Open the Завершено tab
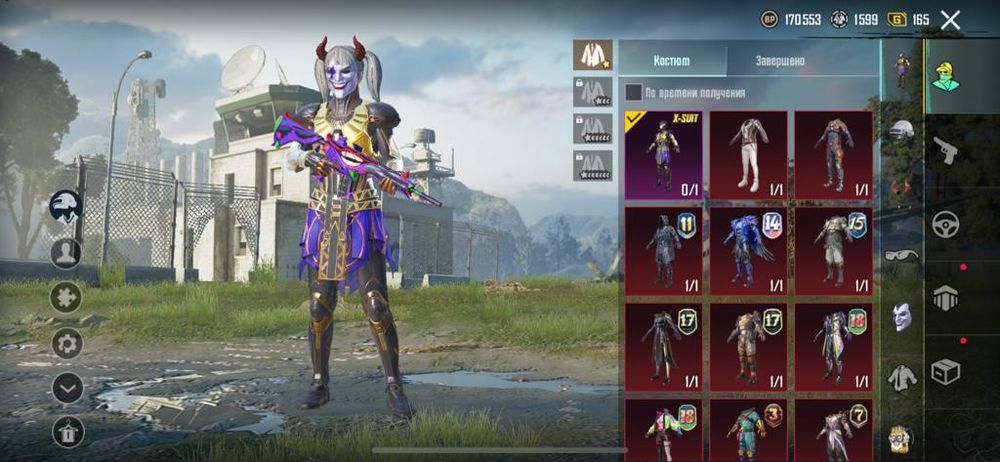 click(x=781, y=60)
